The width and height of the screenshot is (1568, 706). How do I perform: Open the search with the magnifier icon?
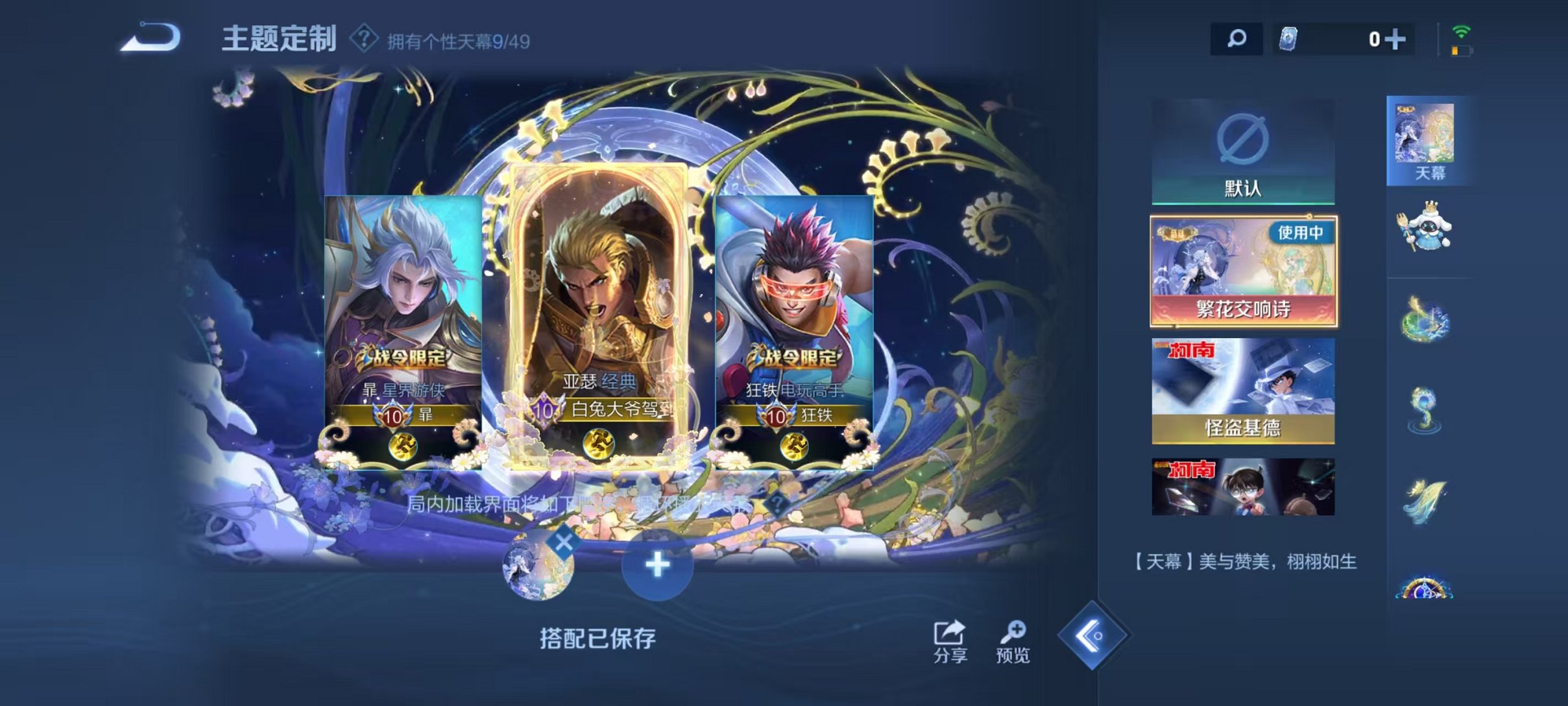point(1236,39)
